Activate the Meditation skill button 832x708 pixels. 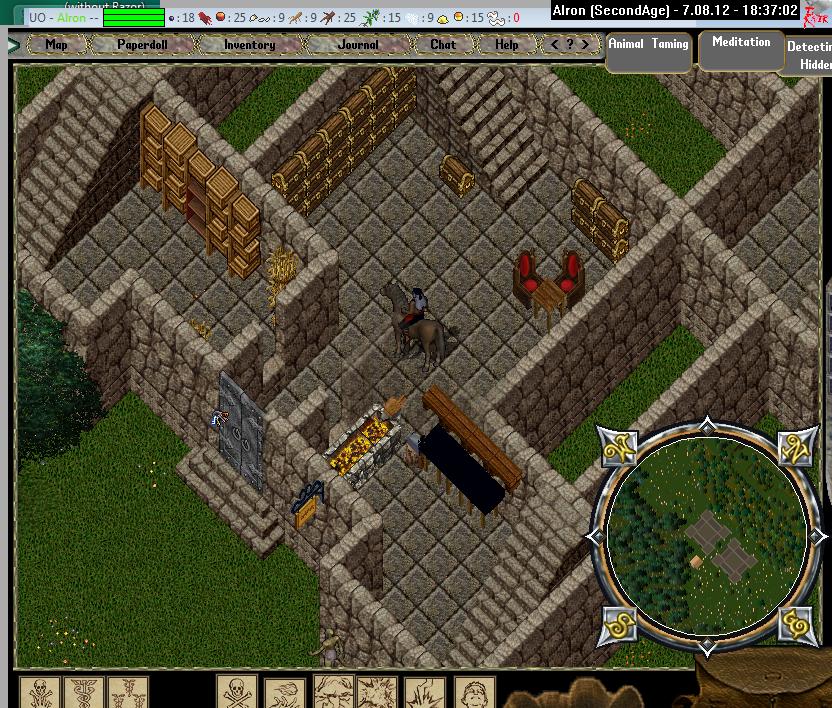point(741,49)
